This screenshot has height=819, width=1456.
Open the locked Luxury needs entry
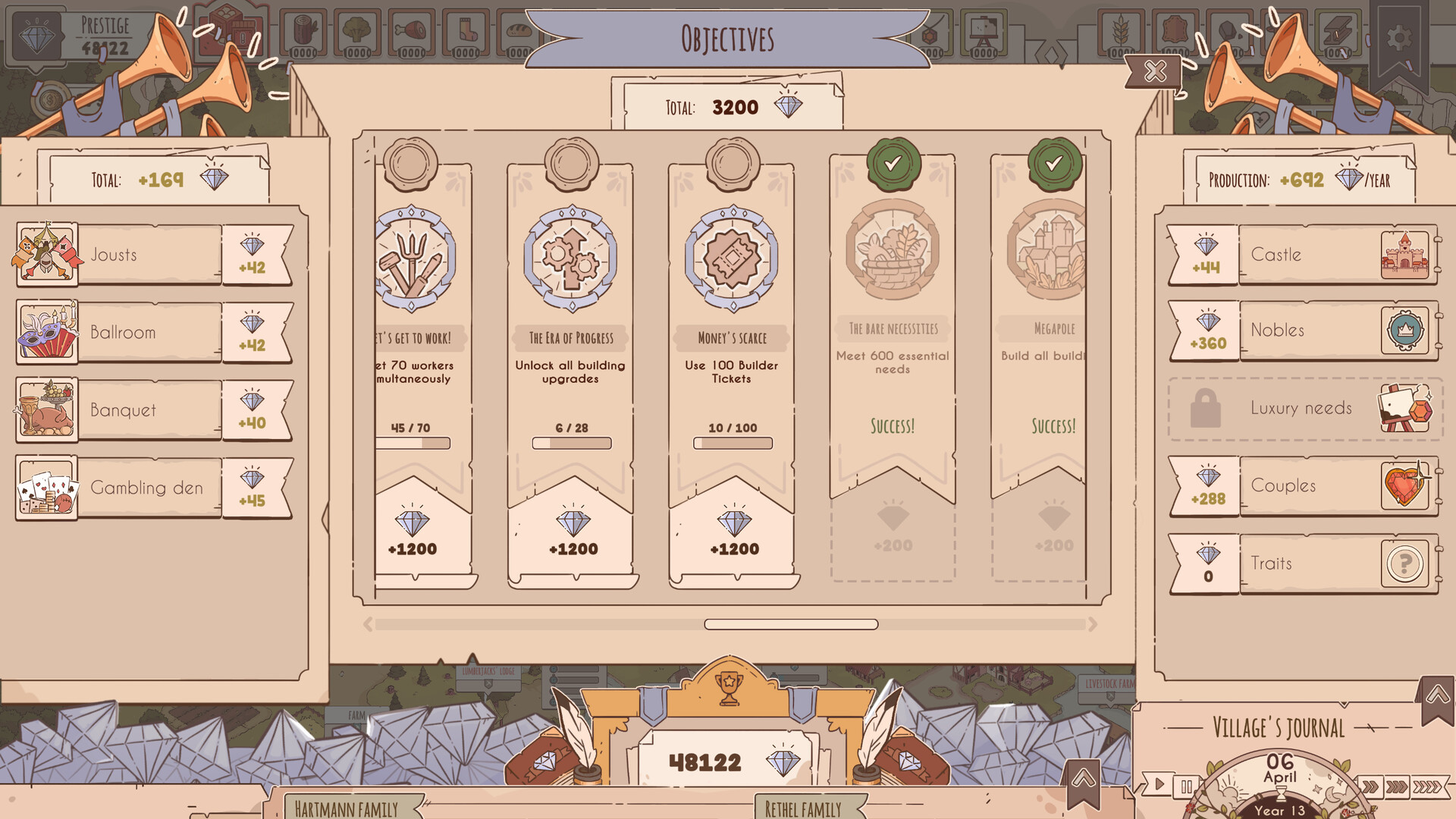[1302, 408]
